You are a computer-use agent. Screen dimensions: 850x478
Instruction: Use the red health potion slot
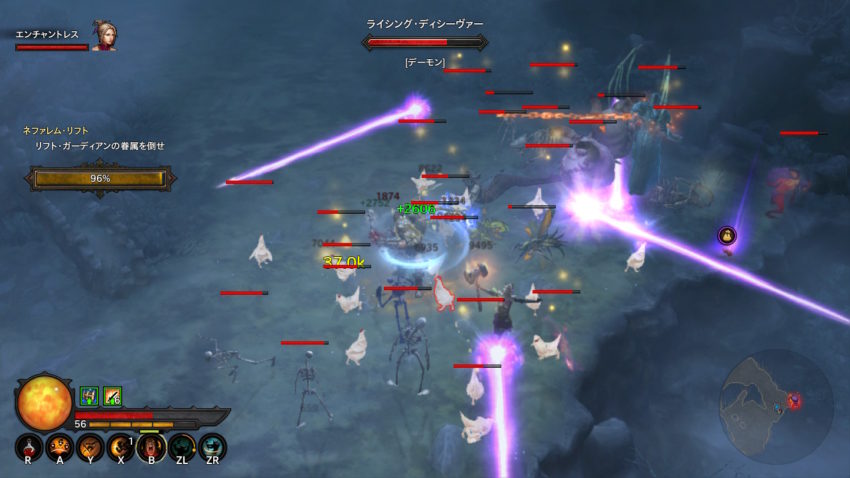[27, 446]
